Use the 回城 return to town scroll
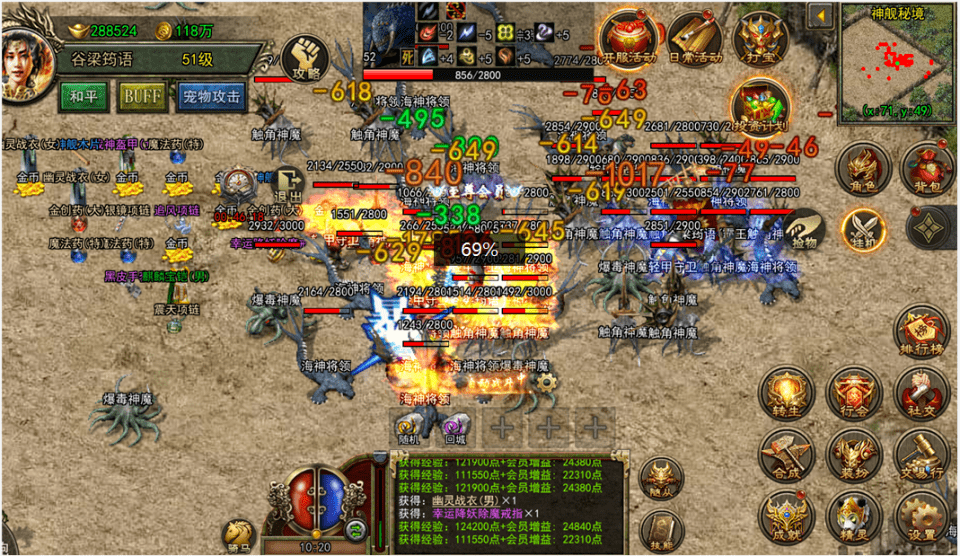The image size is (960, 556). point(455,429)
